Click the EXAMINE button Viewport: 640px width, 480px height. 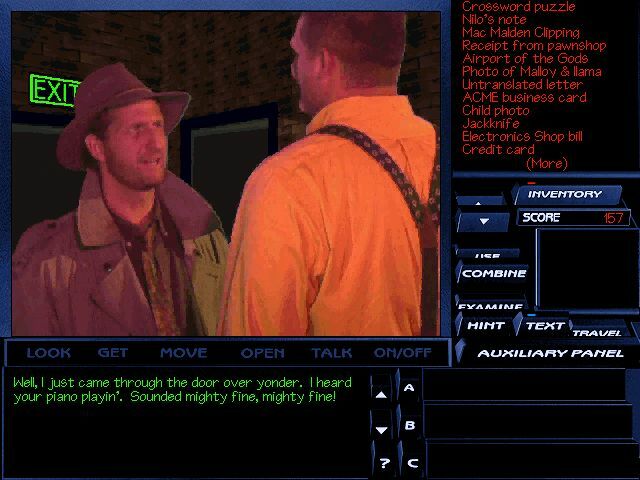tap(491, 305)
